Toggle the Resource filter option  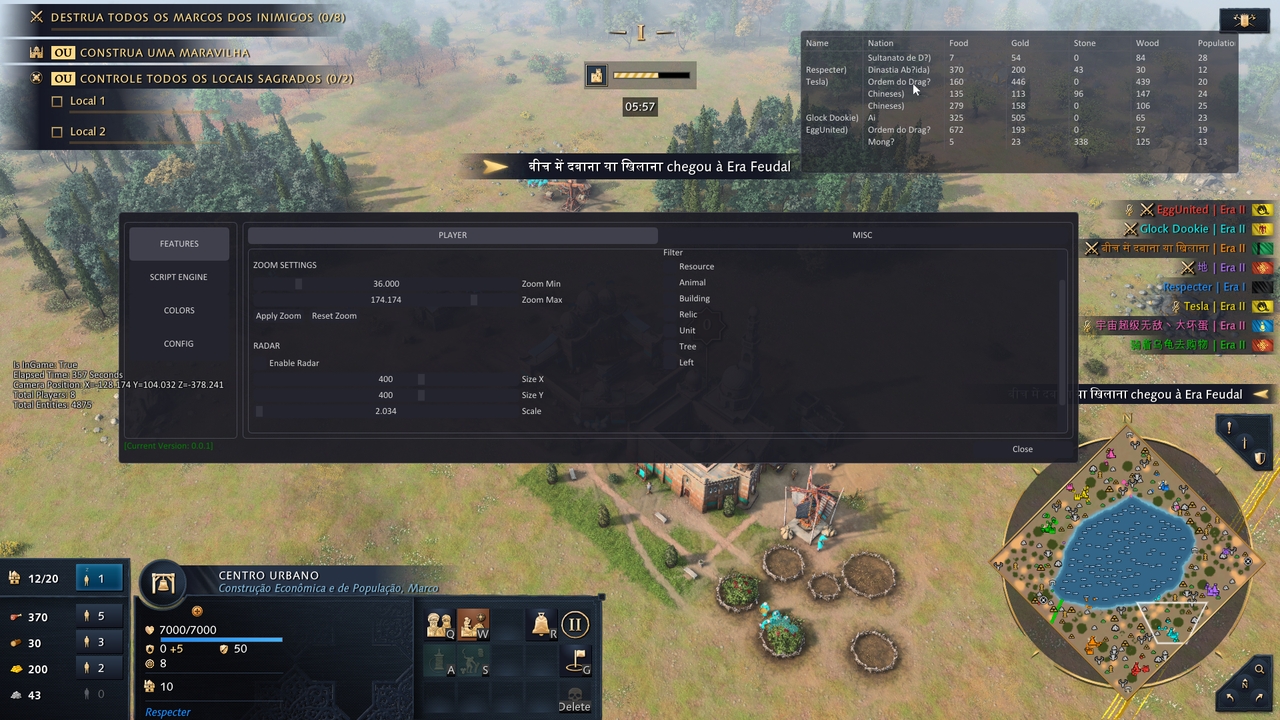pyautogui.click(x=671, y=267)
